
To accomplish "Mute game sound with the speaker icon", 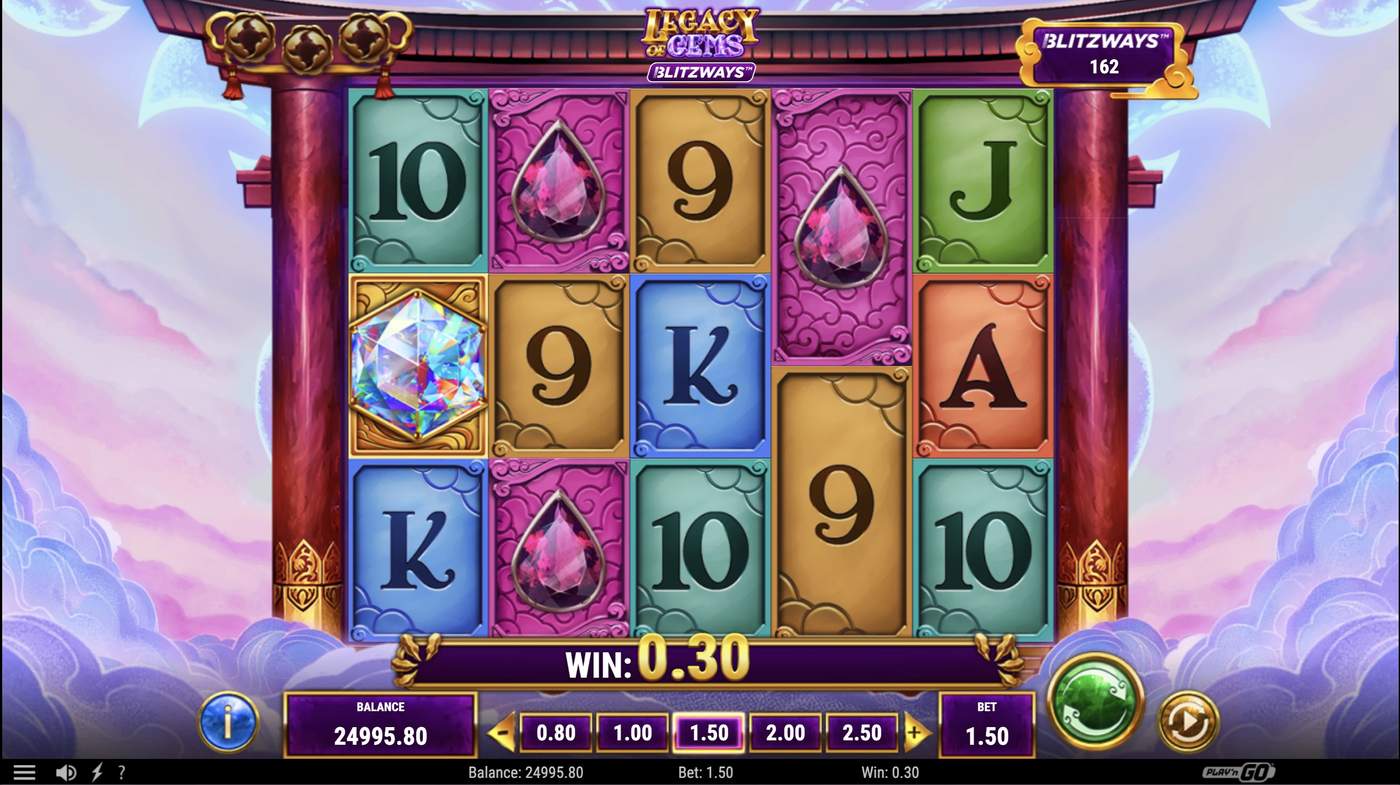I will [66, 771].
